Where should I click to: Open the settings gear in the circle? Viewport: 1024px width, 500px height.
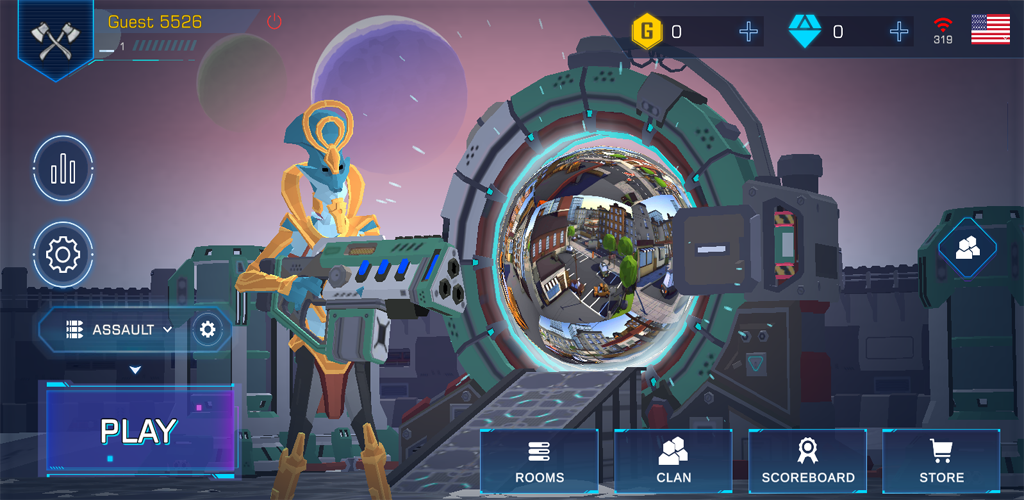63,255
